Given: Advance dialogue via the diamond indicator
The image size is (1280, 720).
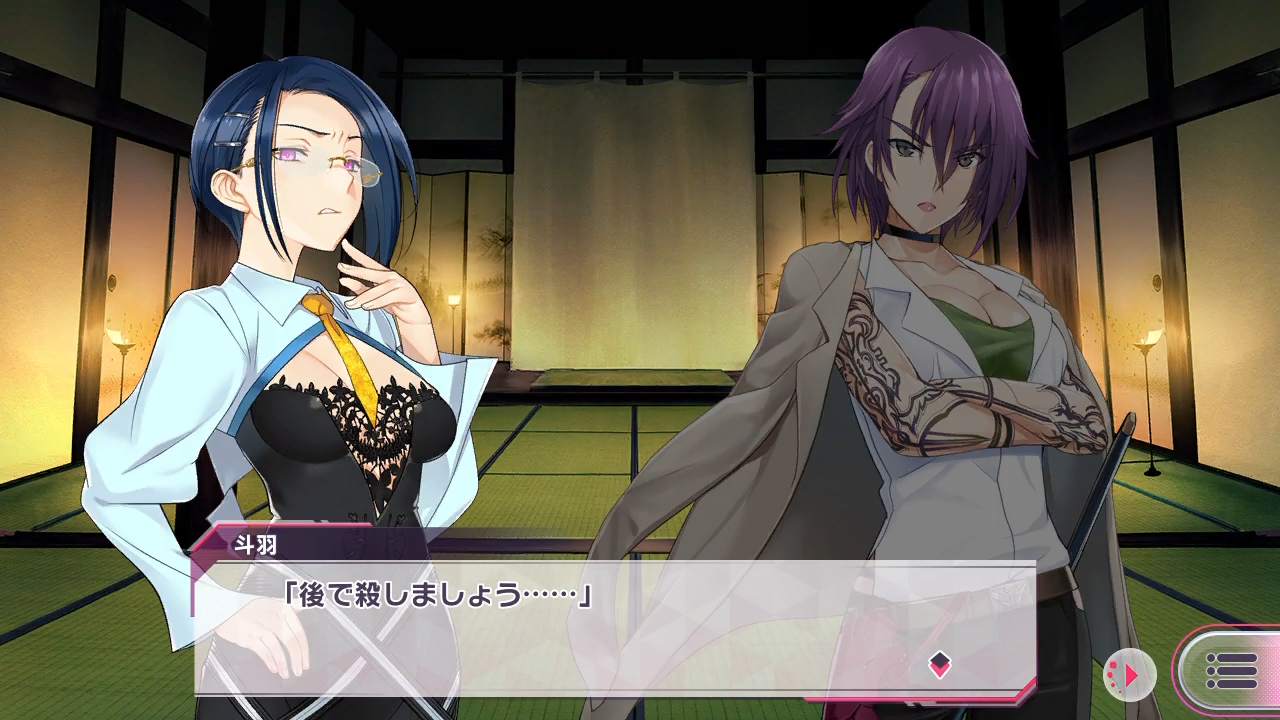Looking at the screenshot, I should tap(939, 665).
